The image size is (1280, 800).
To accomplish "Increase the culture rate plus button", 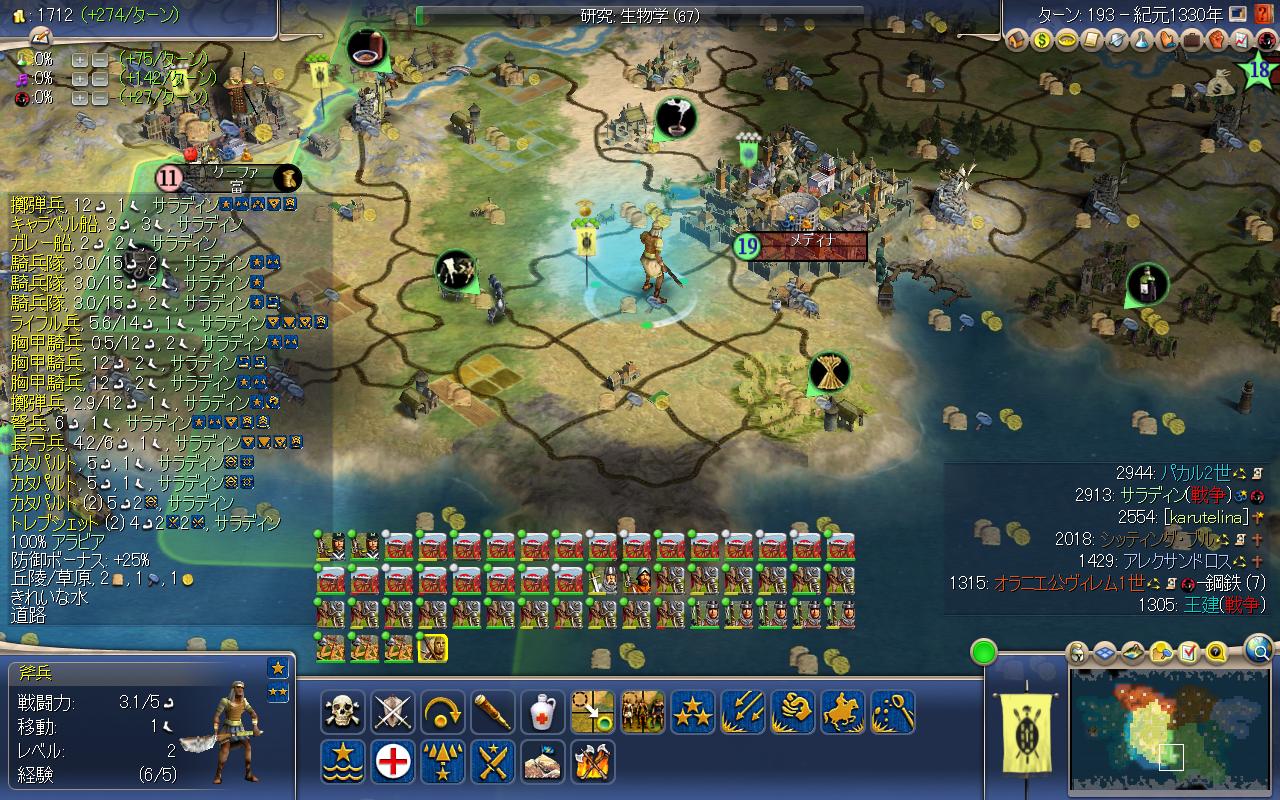I will pos(80,79).
